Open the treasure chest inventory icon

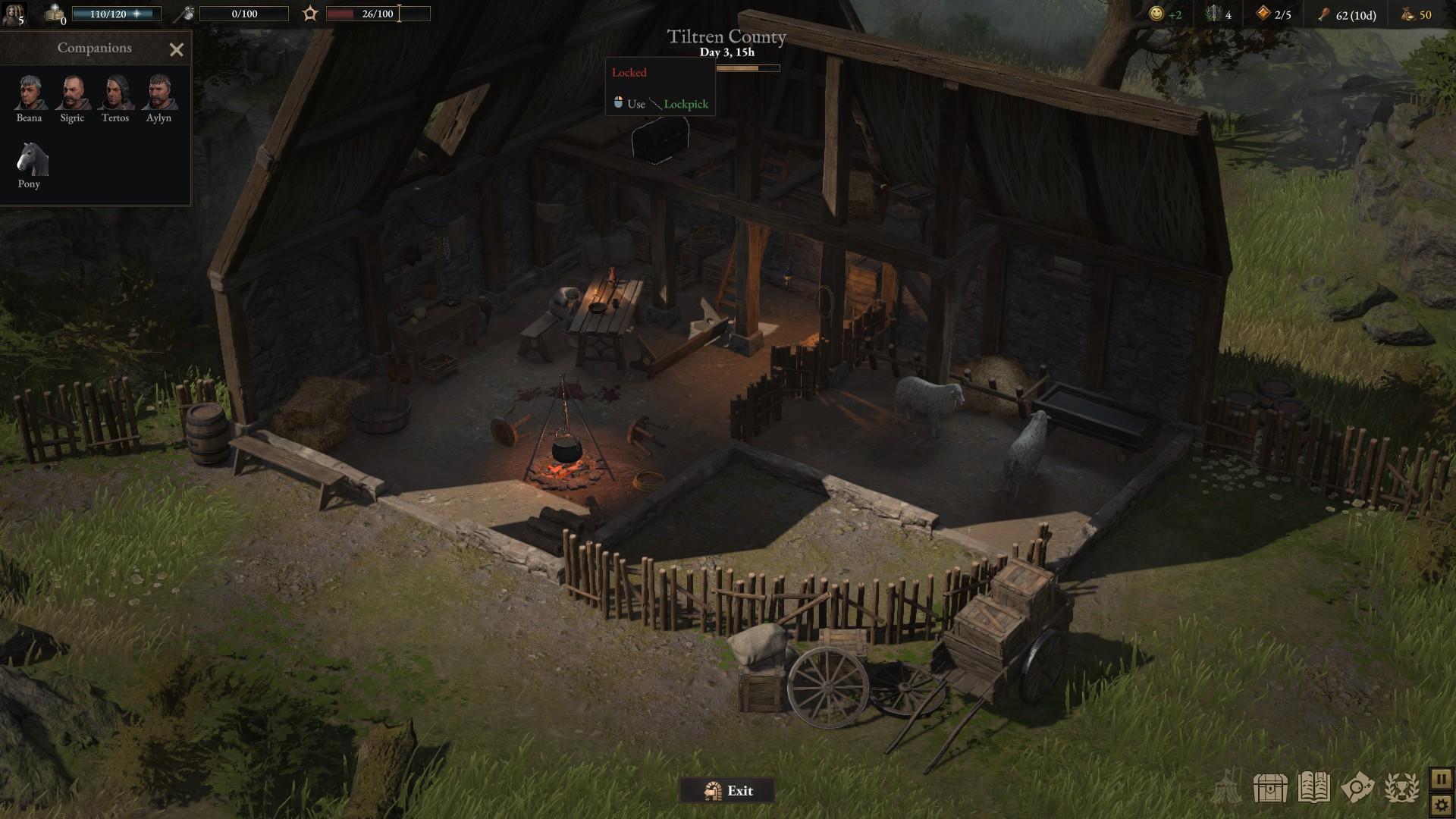[x=1270, y=789]
